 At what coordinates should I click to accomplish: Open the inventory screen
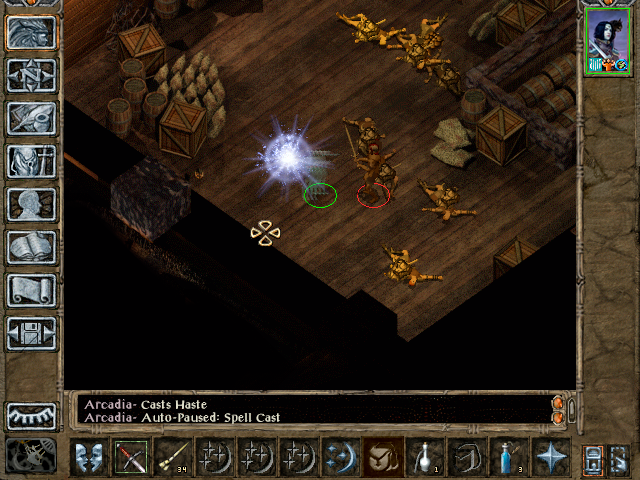tap(32, 161)
